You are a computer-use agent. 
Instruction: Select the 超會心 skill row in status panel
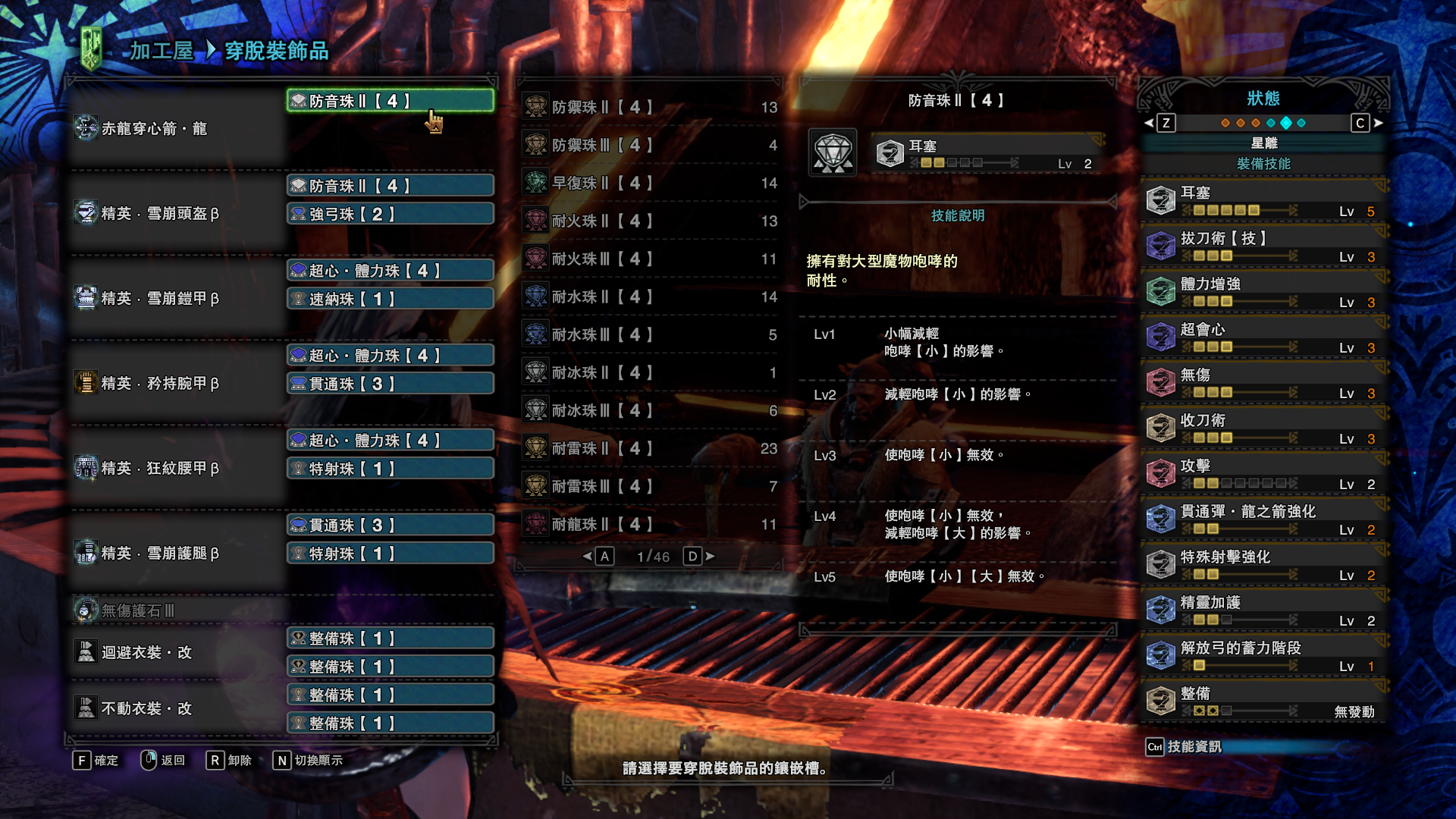pos(1263,337)
